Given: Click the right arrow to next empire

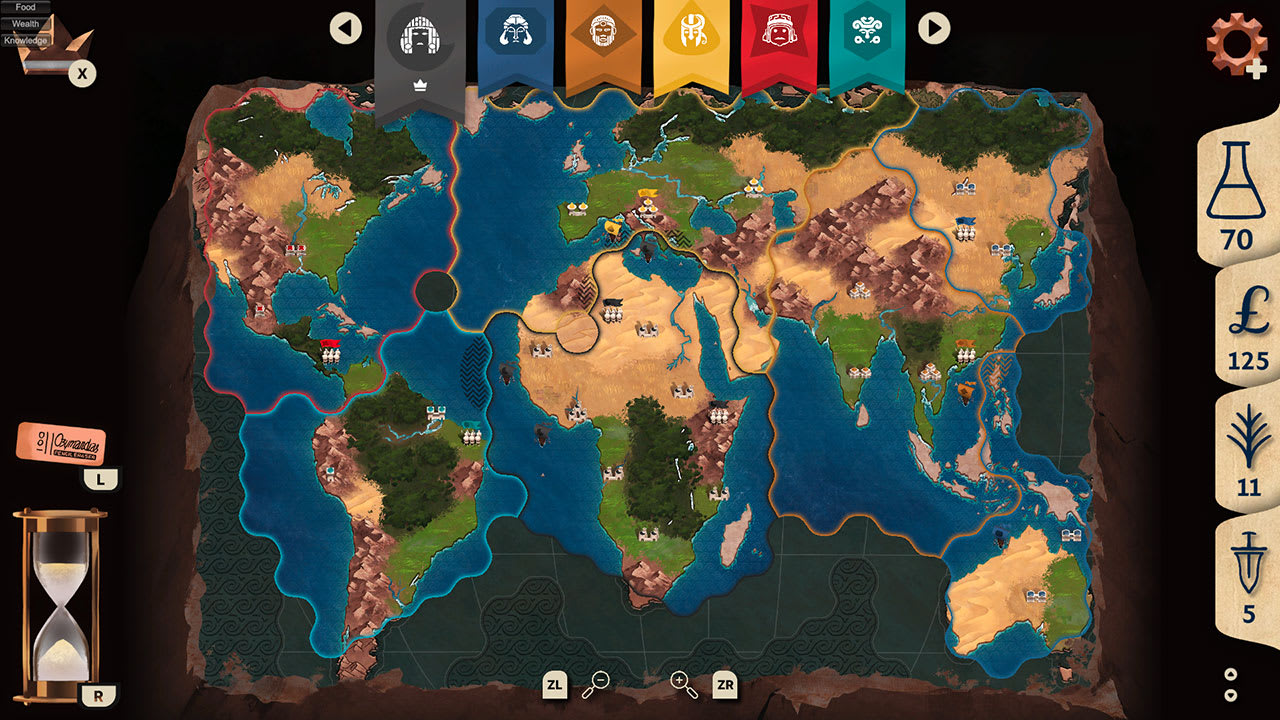Looking at the screenshot, I should 934,29.
